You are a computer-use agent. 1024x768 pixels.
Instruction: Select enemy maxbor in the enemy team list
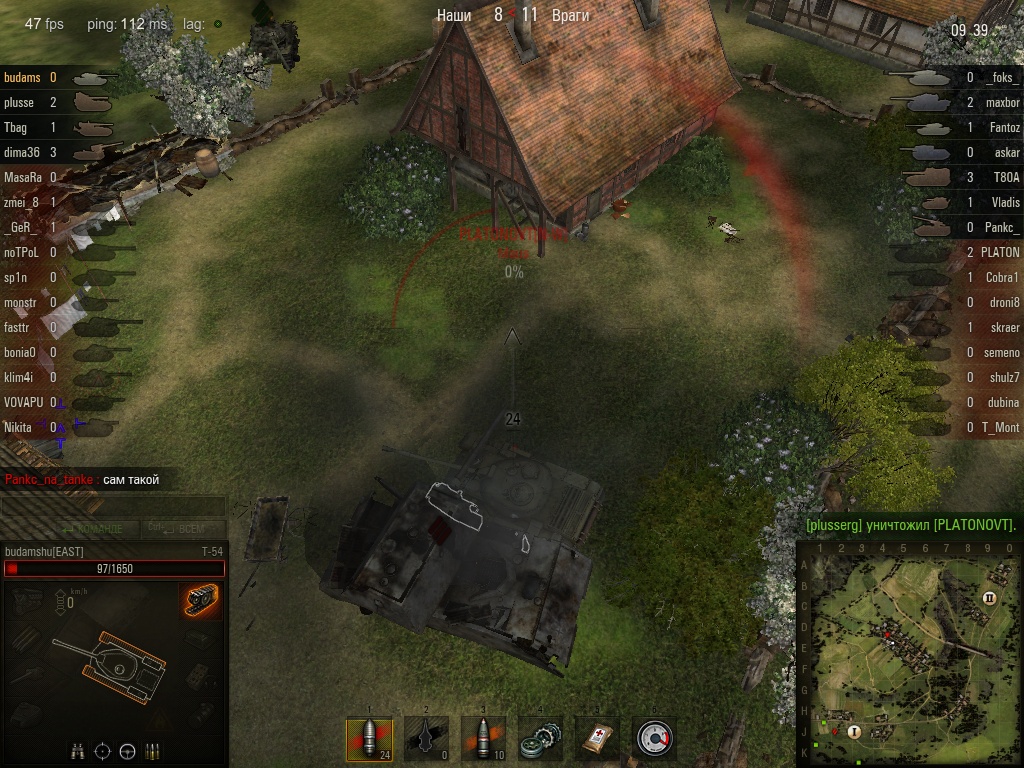tap(1002, 102)
